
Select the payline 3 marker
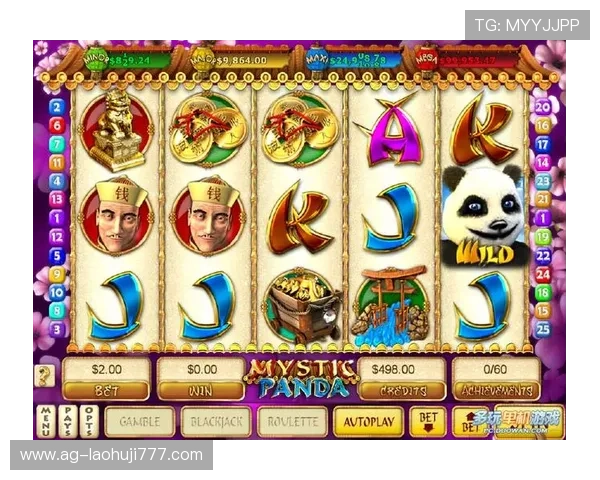[x=57, y=328]
